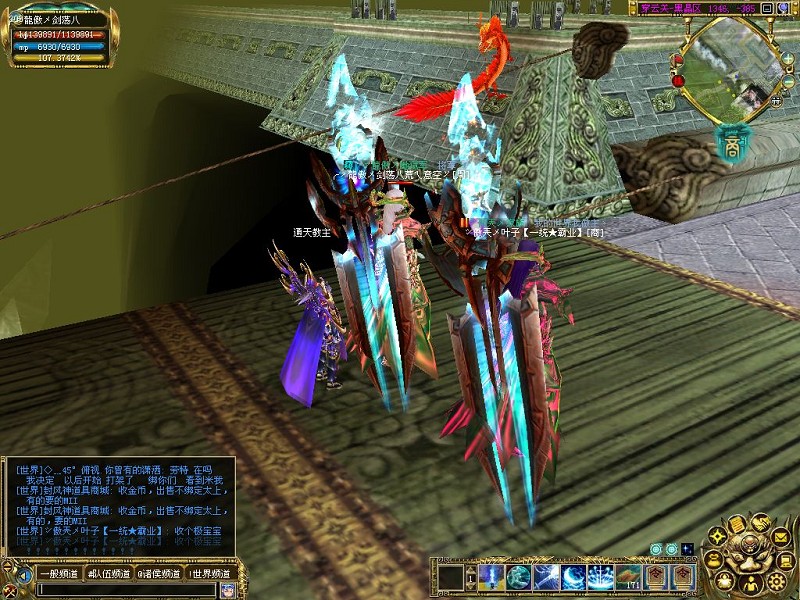Use the item slot with 171 count
Viewport: 800px width, 600px height.
[x=628, y=577]
